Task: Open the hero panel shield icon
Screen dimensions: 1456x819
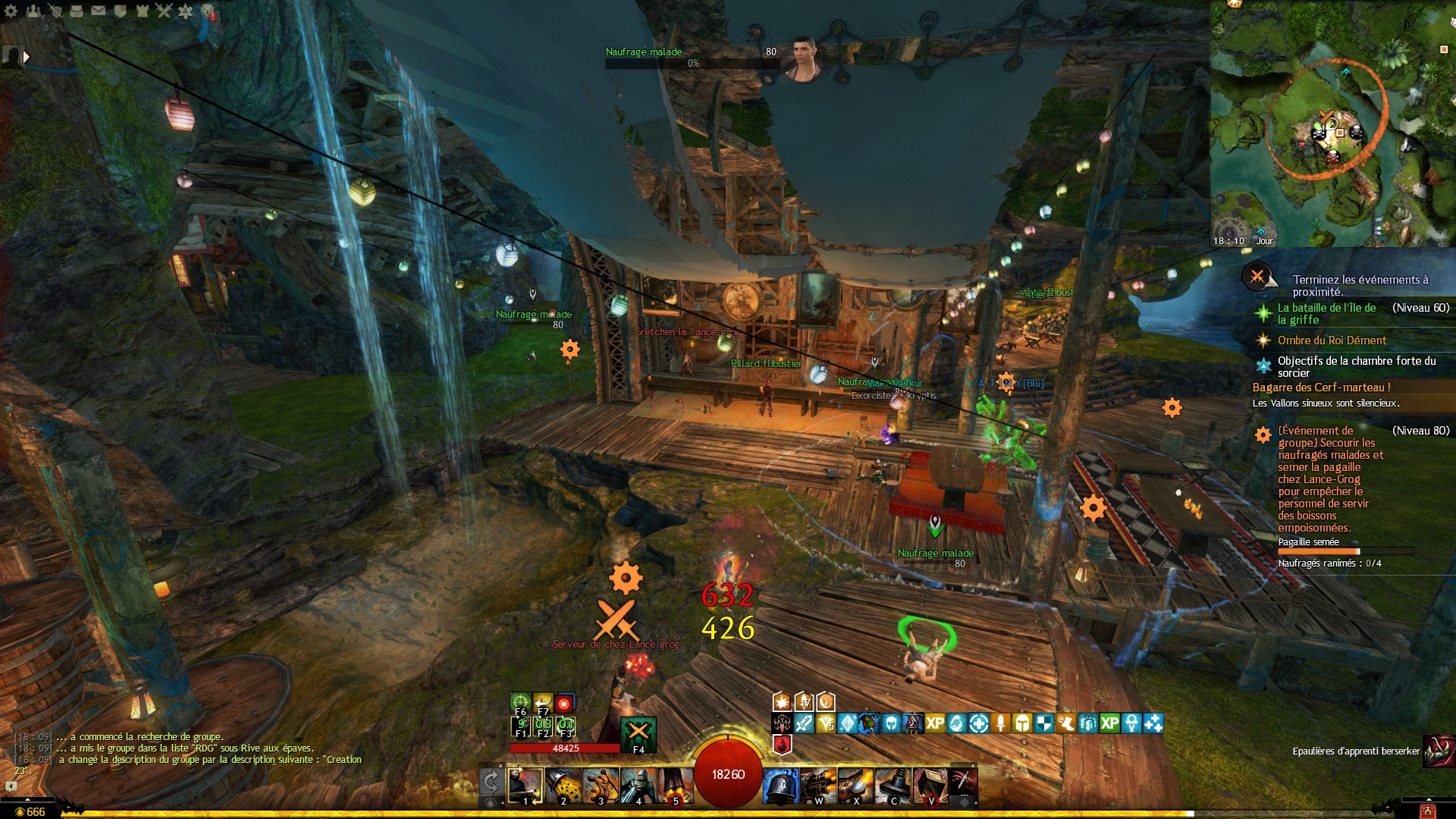Action: tap(55, 11)
